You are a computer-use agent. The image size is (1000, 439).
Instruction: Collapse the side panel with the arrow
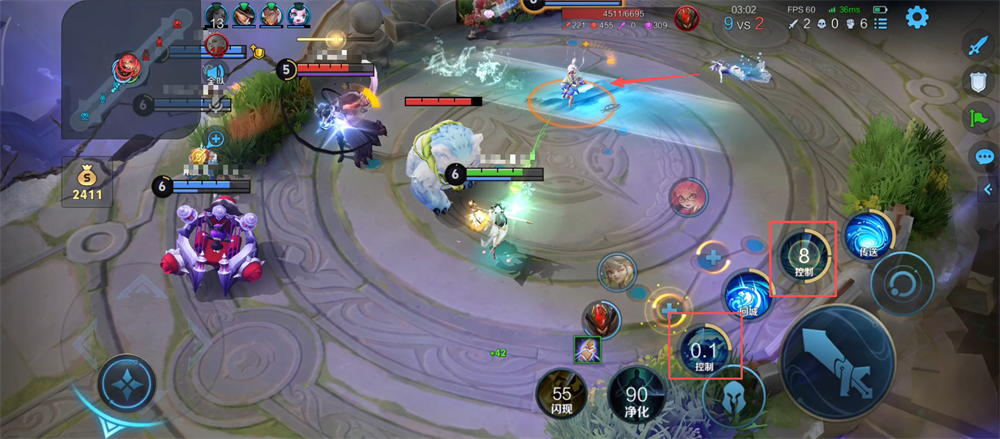coord(988,189)
